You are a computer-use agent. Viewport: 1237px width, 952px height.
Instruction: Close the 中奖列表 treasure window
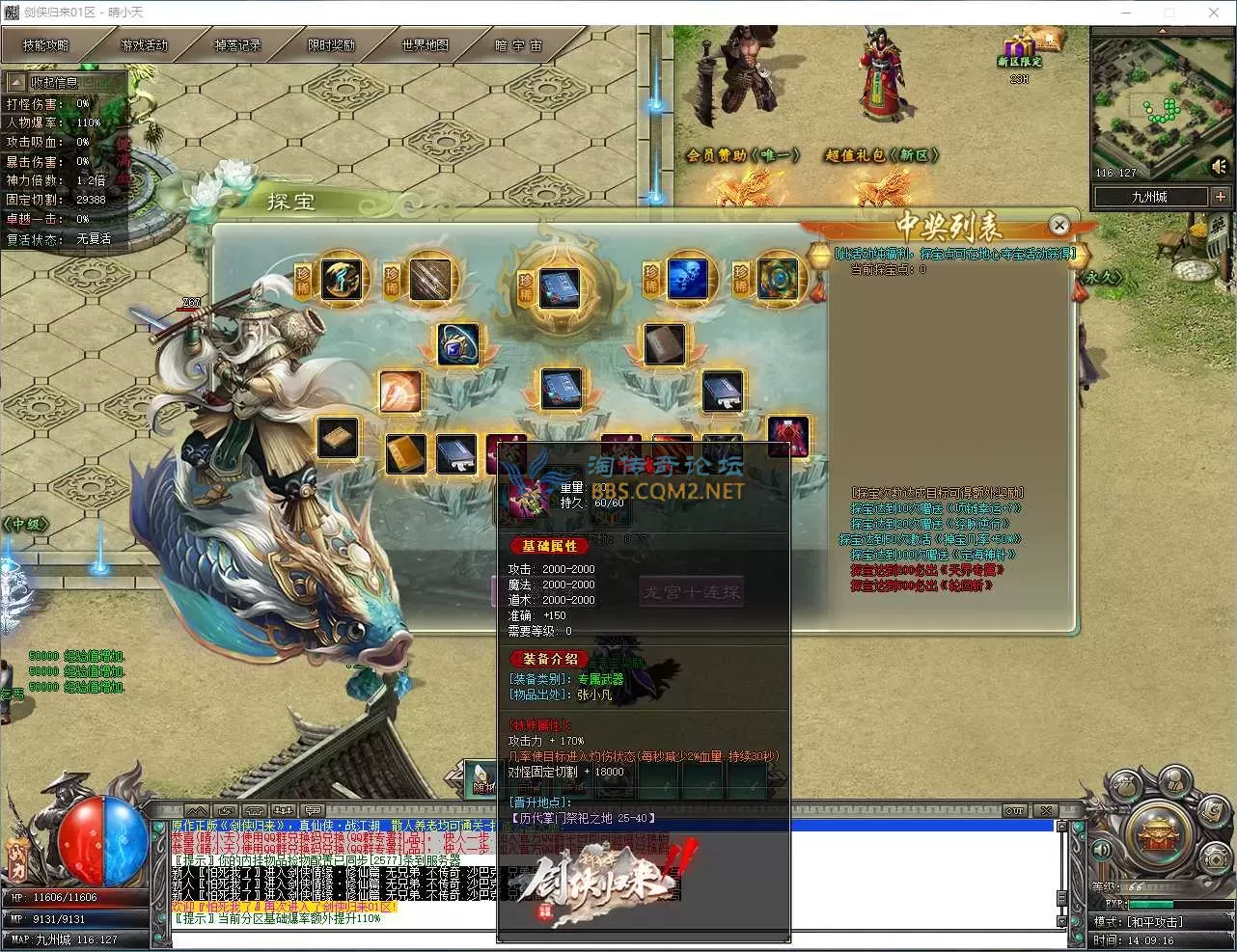pyautogui.click(x=1058, y=226)
